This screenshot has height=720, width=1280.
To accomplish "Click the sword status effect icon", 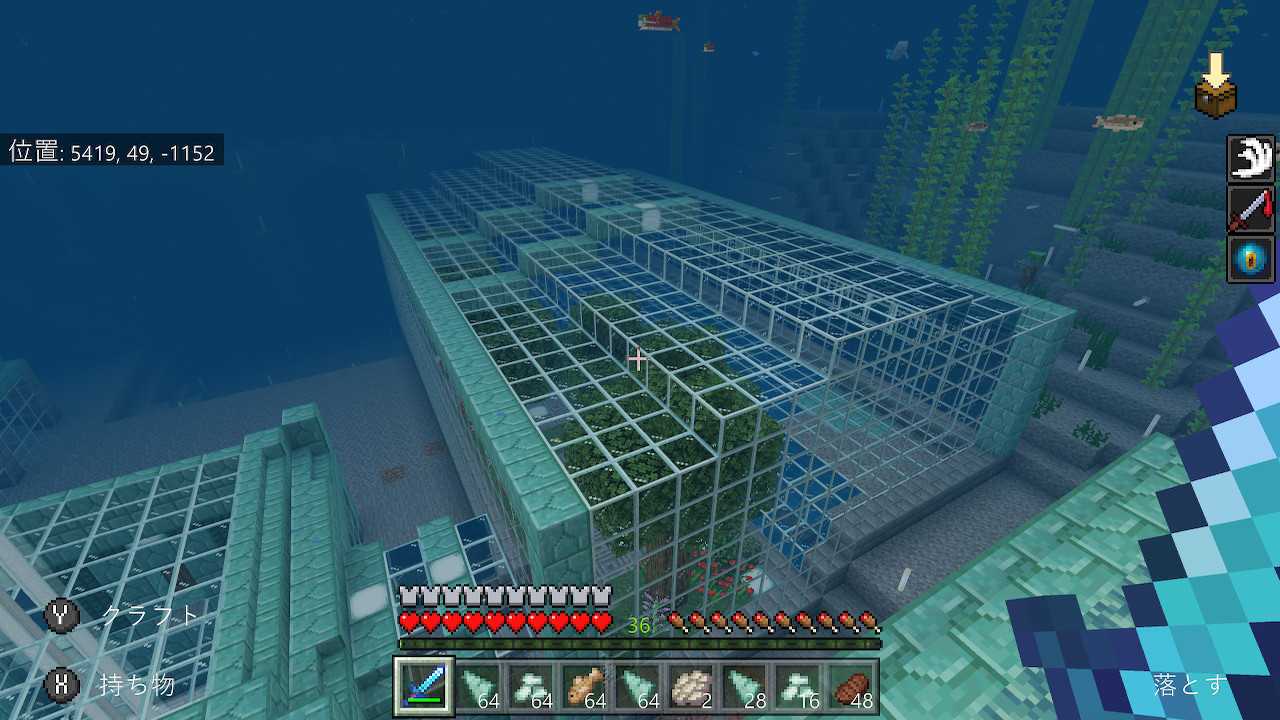I will point(1251,209).
